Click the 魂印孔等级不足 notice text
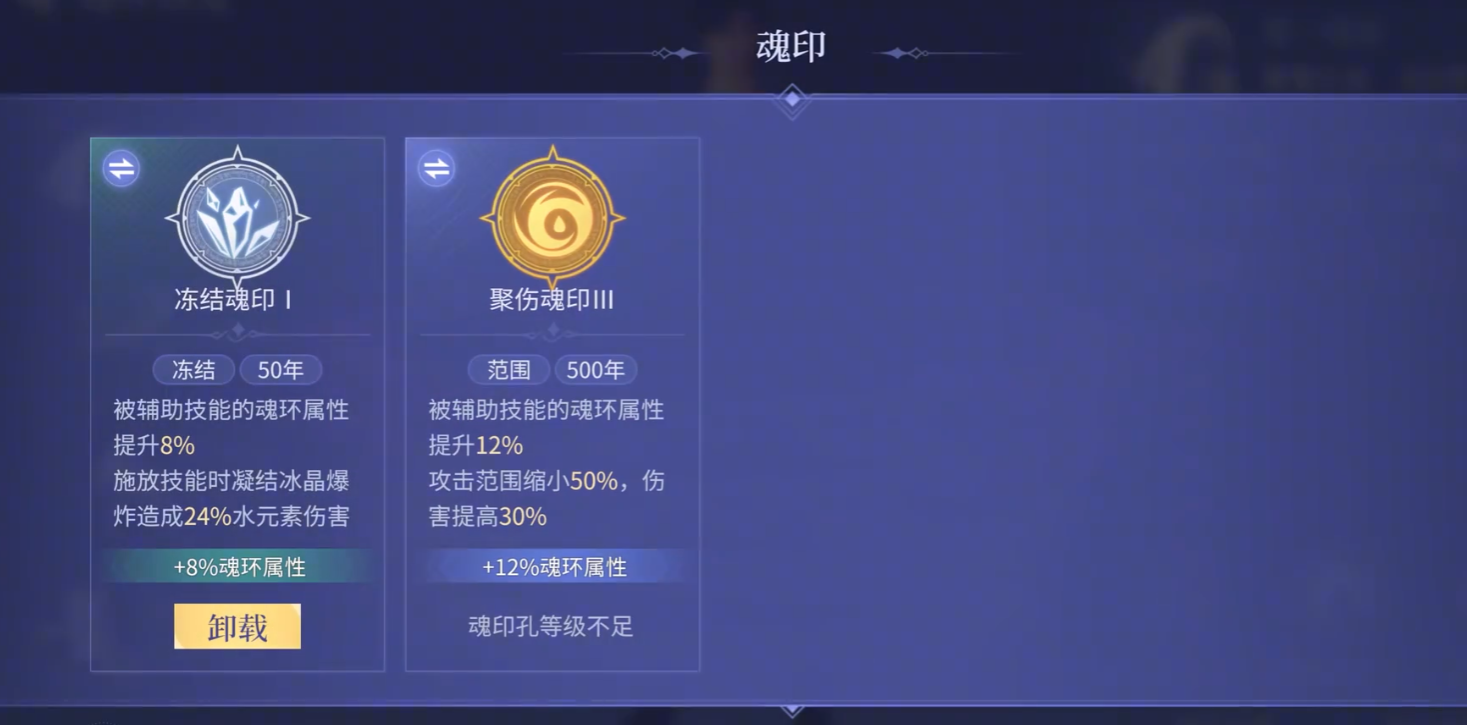This screenshot has height=725, width=1467. (x=552, y=625)
